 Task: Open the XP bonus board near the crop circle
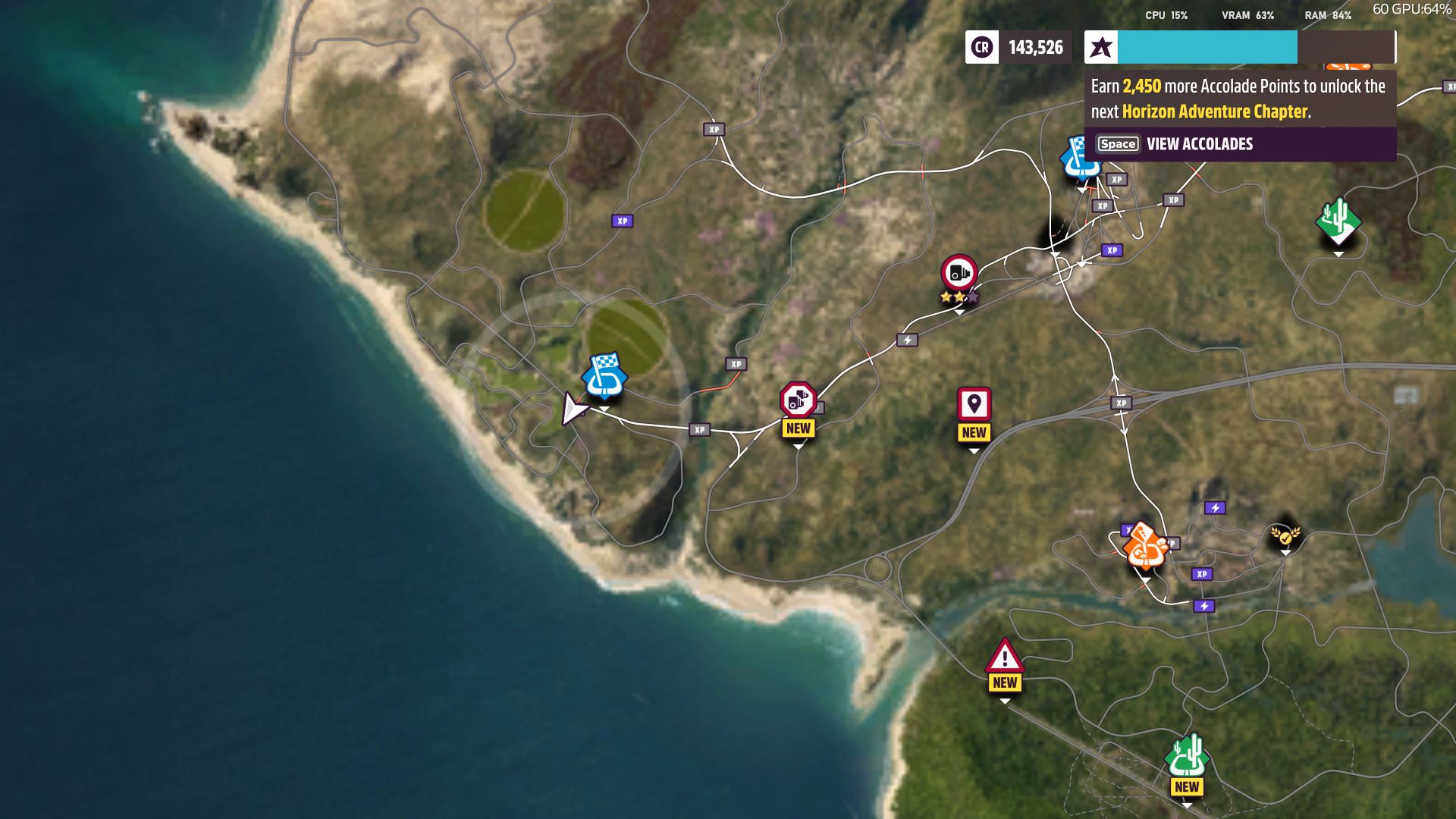pos(622,221)
